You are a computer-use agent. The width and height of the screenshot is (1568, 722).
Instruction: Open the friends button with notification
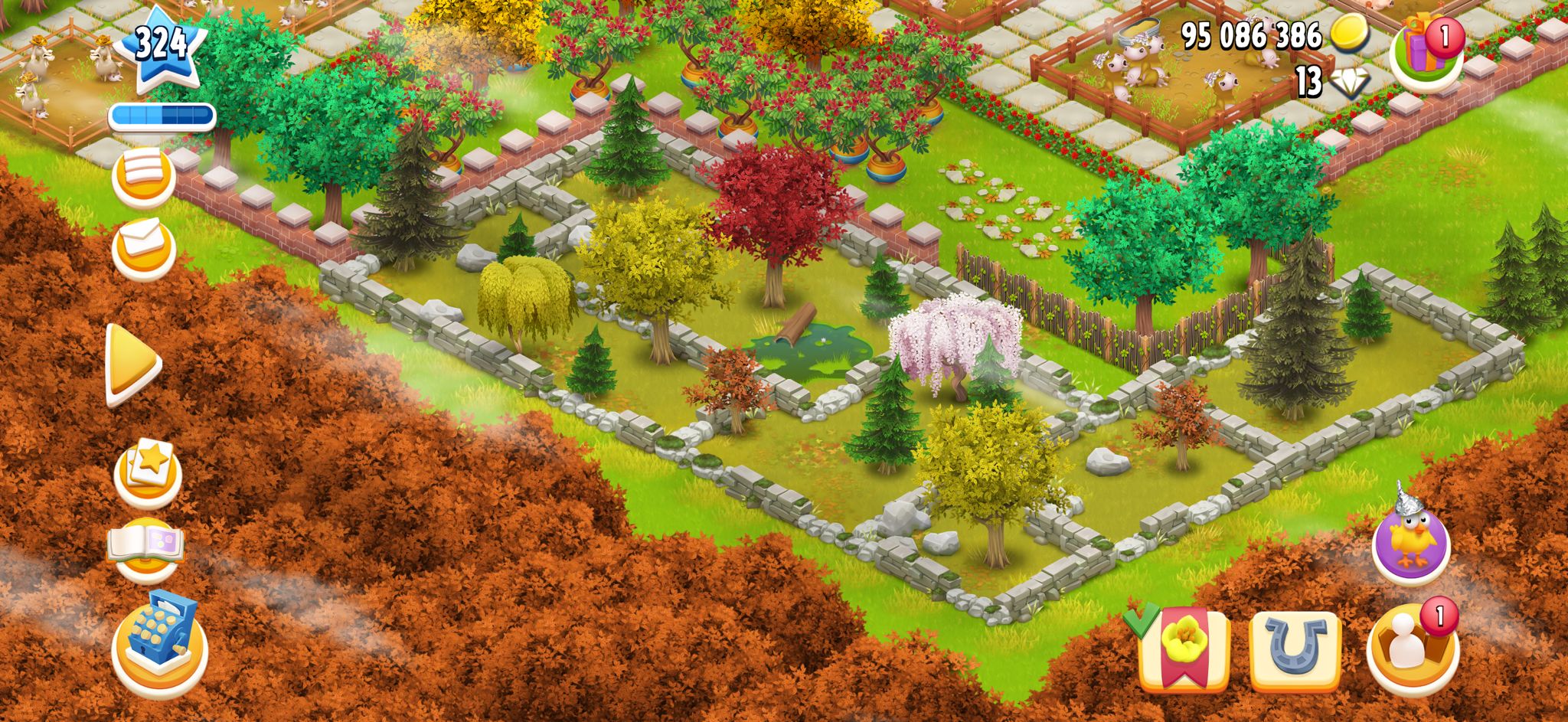pyautogui.click(x=1413, y=648)
